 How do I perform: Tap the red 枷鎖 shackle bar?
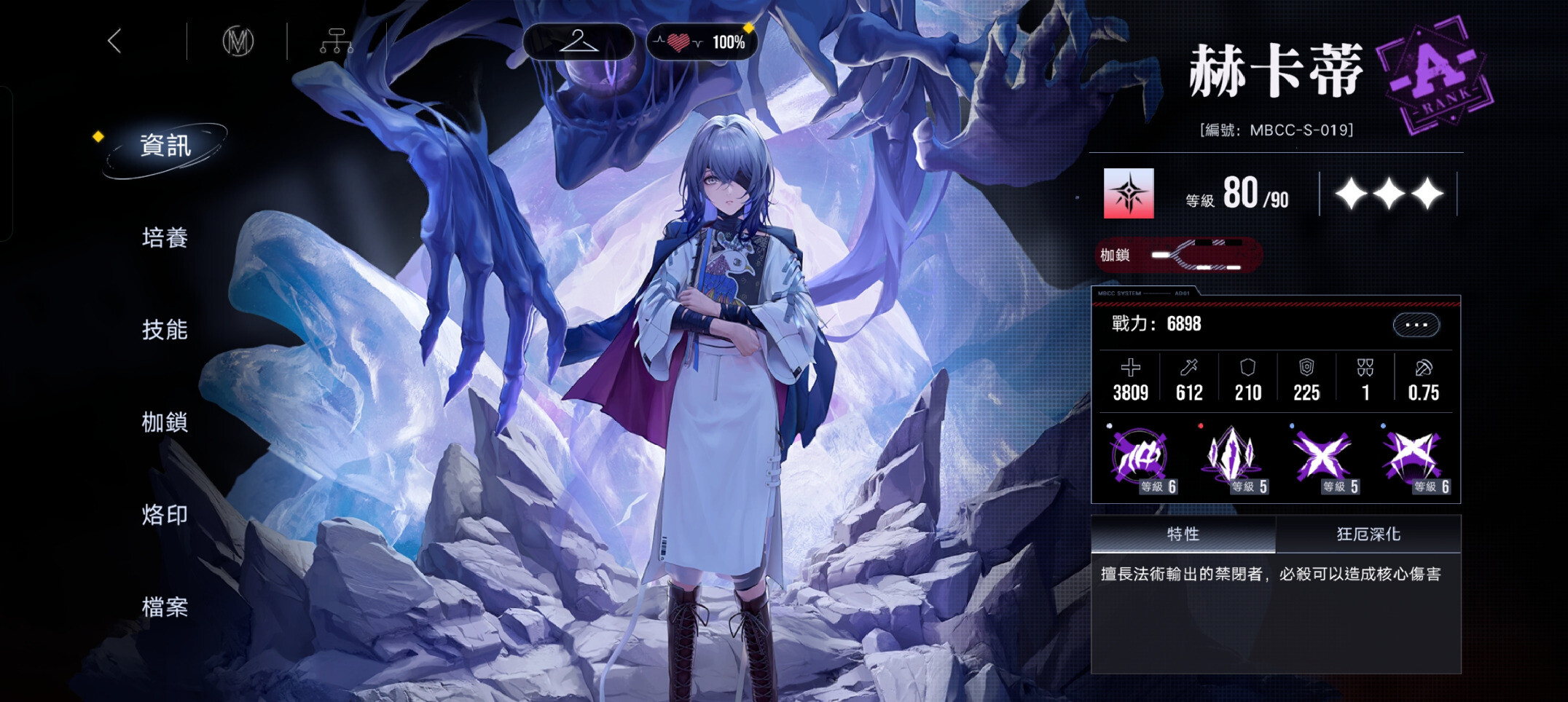coord(1179,255)
